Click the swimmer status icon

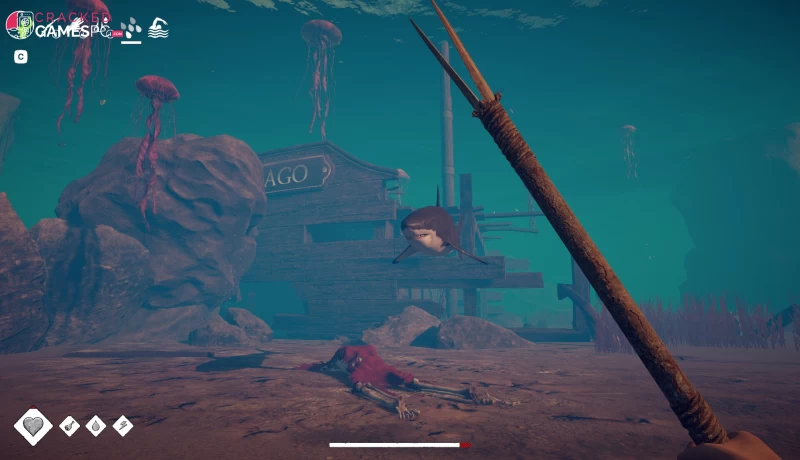click(x=158, y=28)
